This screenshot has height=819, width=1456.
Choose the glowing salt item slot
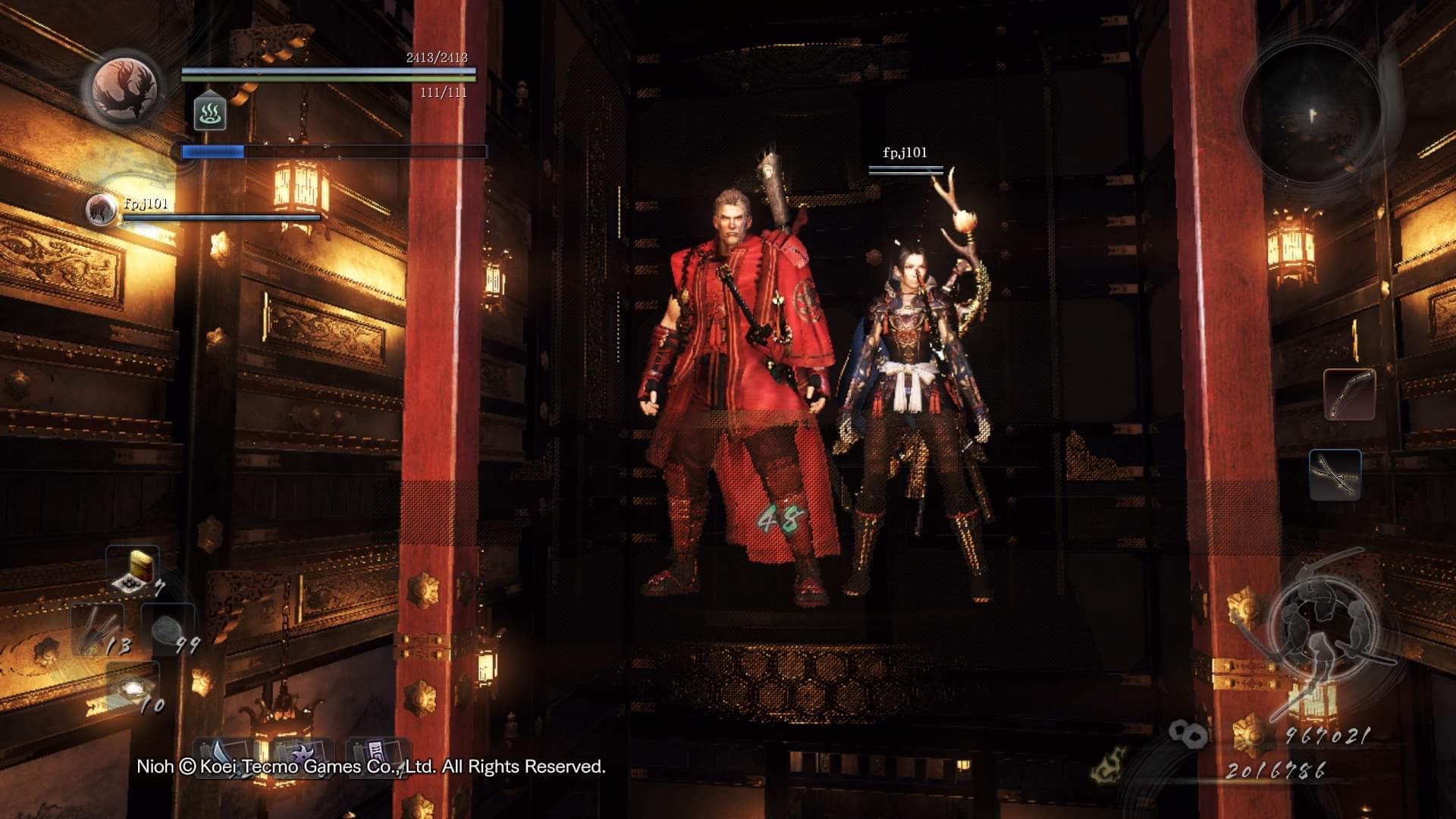(x=134, y=687)
